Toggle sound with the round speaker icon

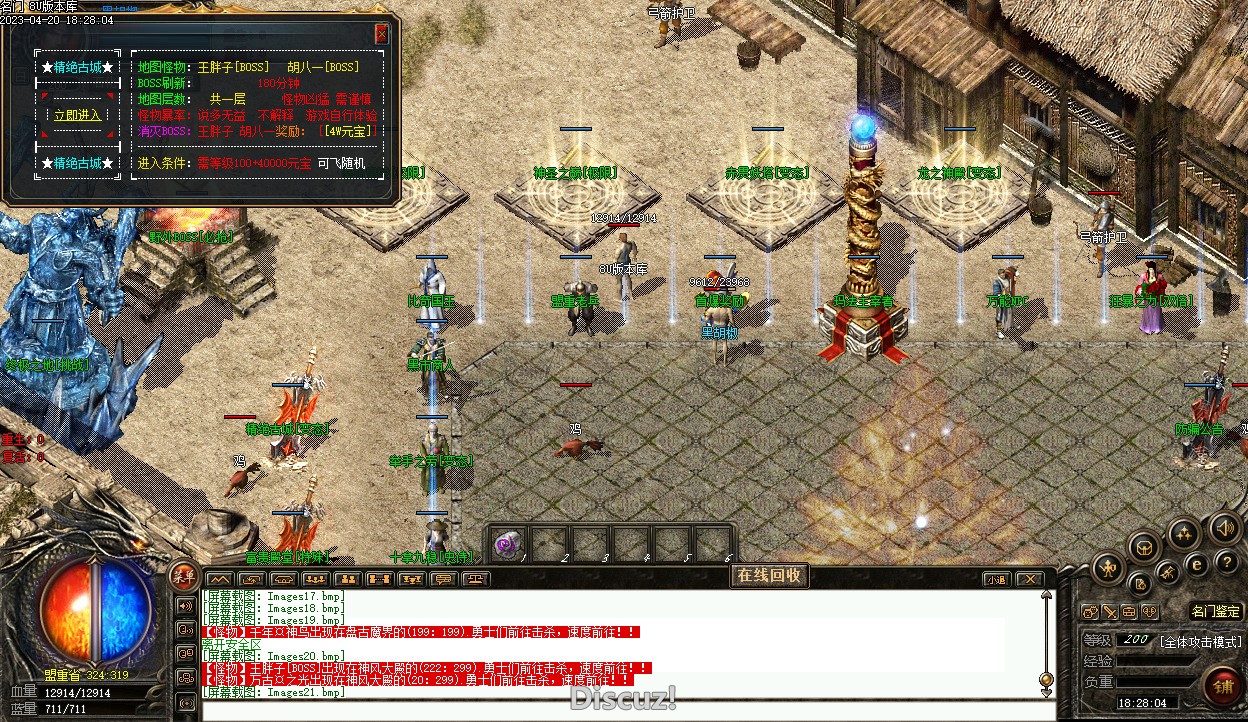[1225, 526]
